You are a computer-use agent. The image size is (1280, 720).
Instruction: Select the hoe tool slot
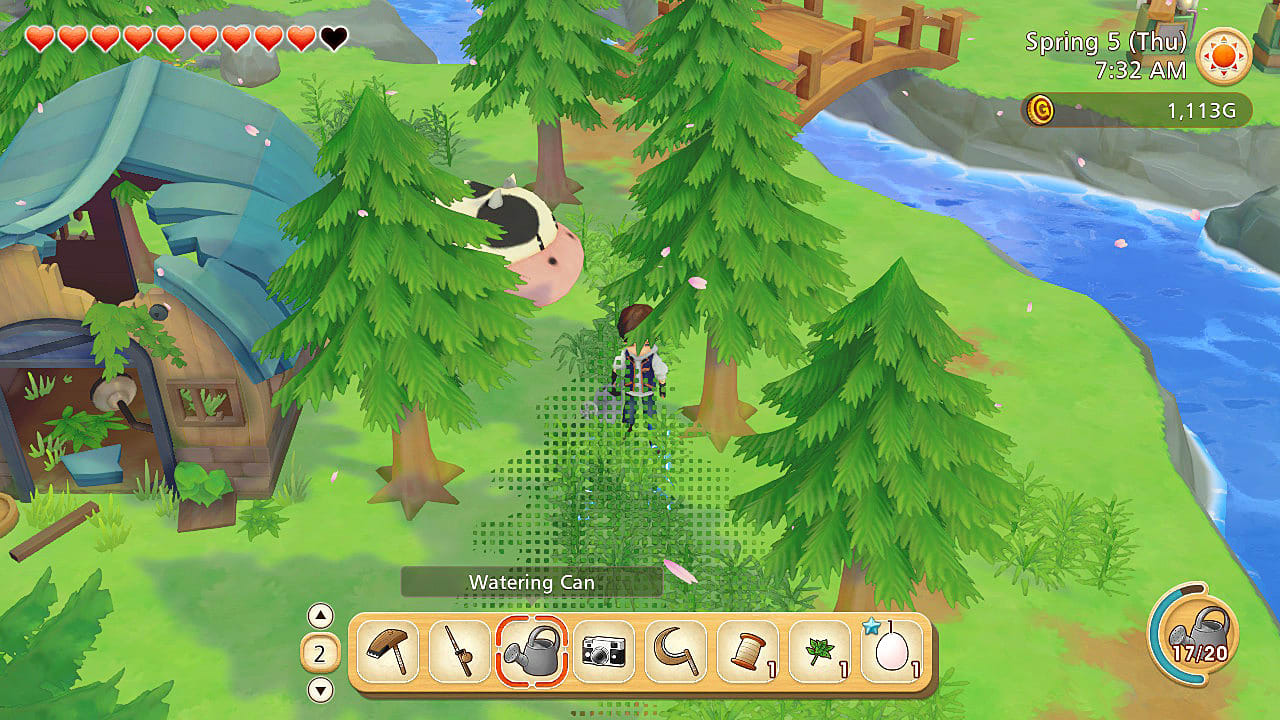coord(387,651)
